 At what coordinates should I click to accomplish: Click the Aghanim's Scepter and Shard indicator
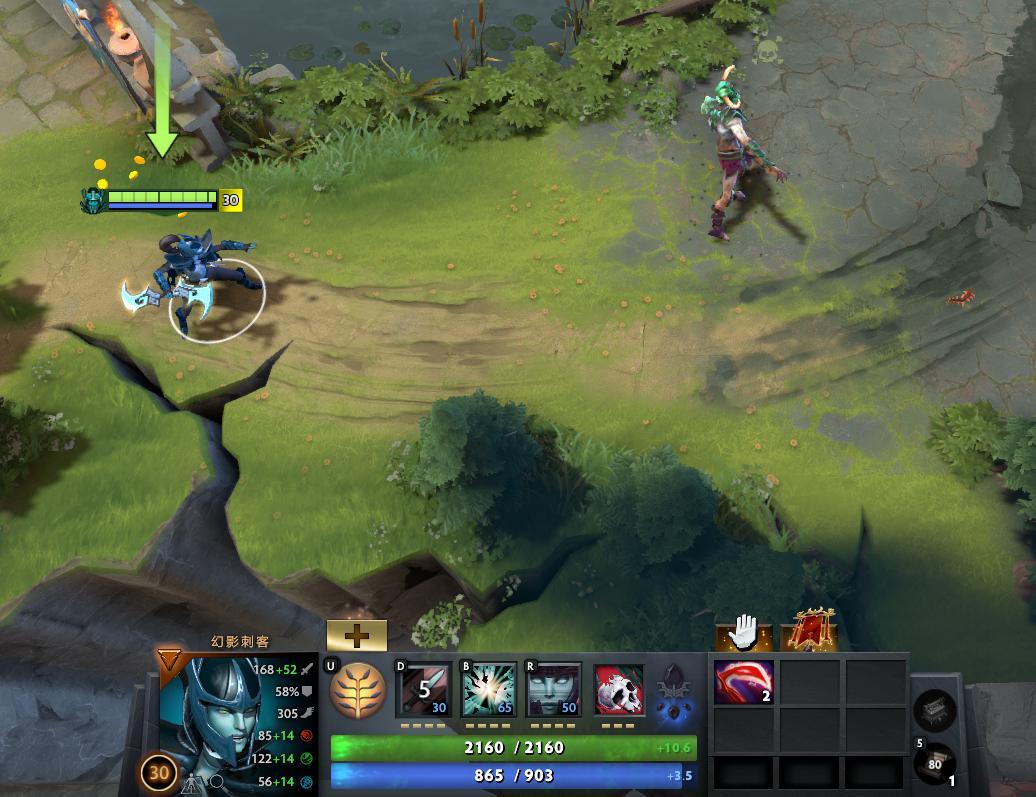[673, 691]
